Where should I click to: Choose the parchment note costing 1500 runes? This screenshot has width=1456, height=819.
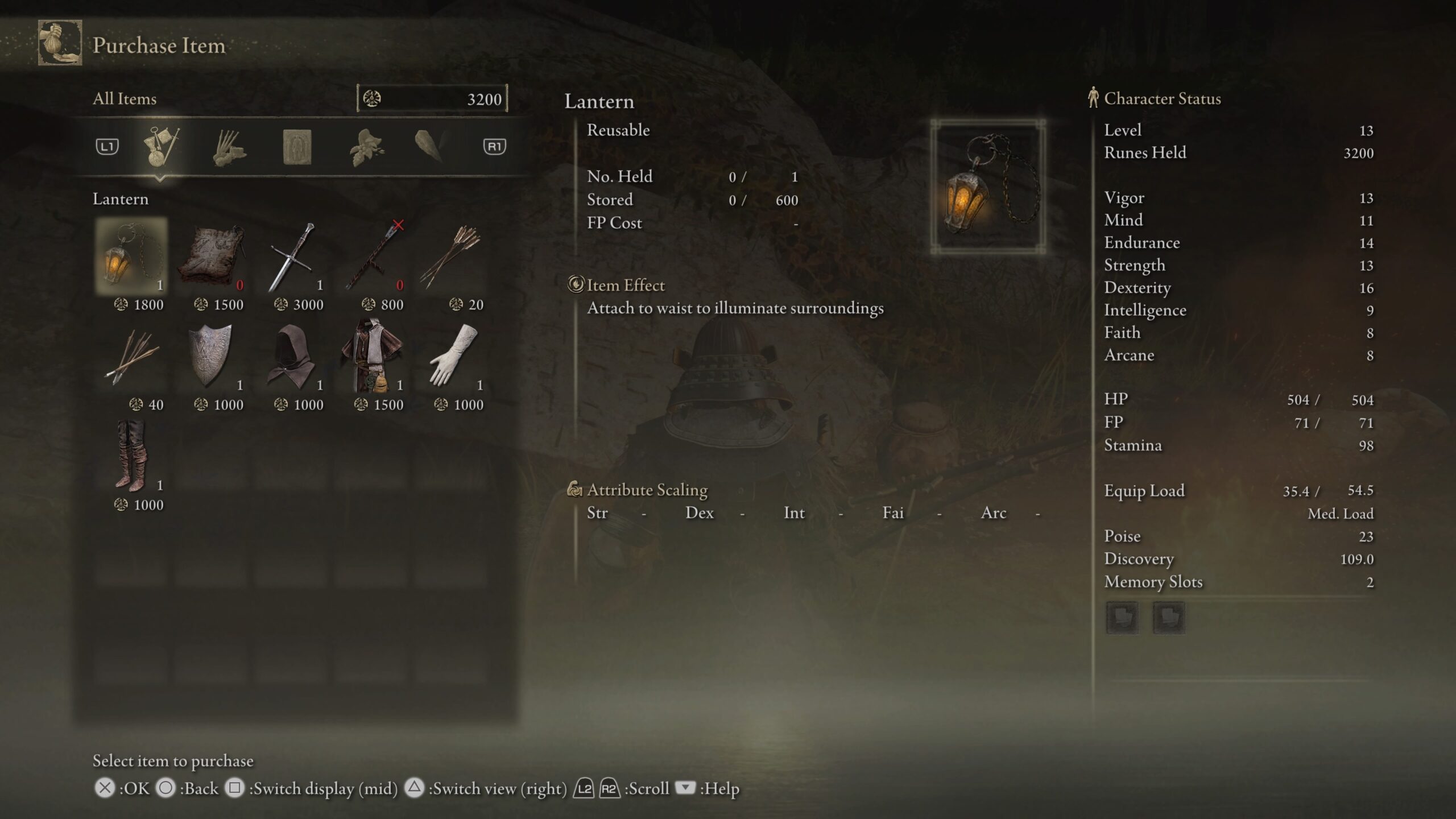coord(212,257)
